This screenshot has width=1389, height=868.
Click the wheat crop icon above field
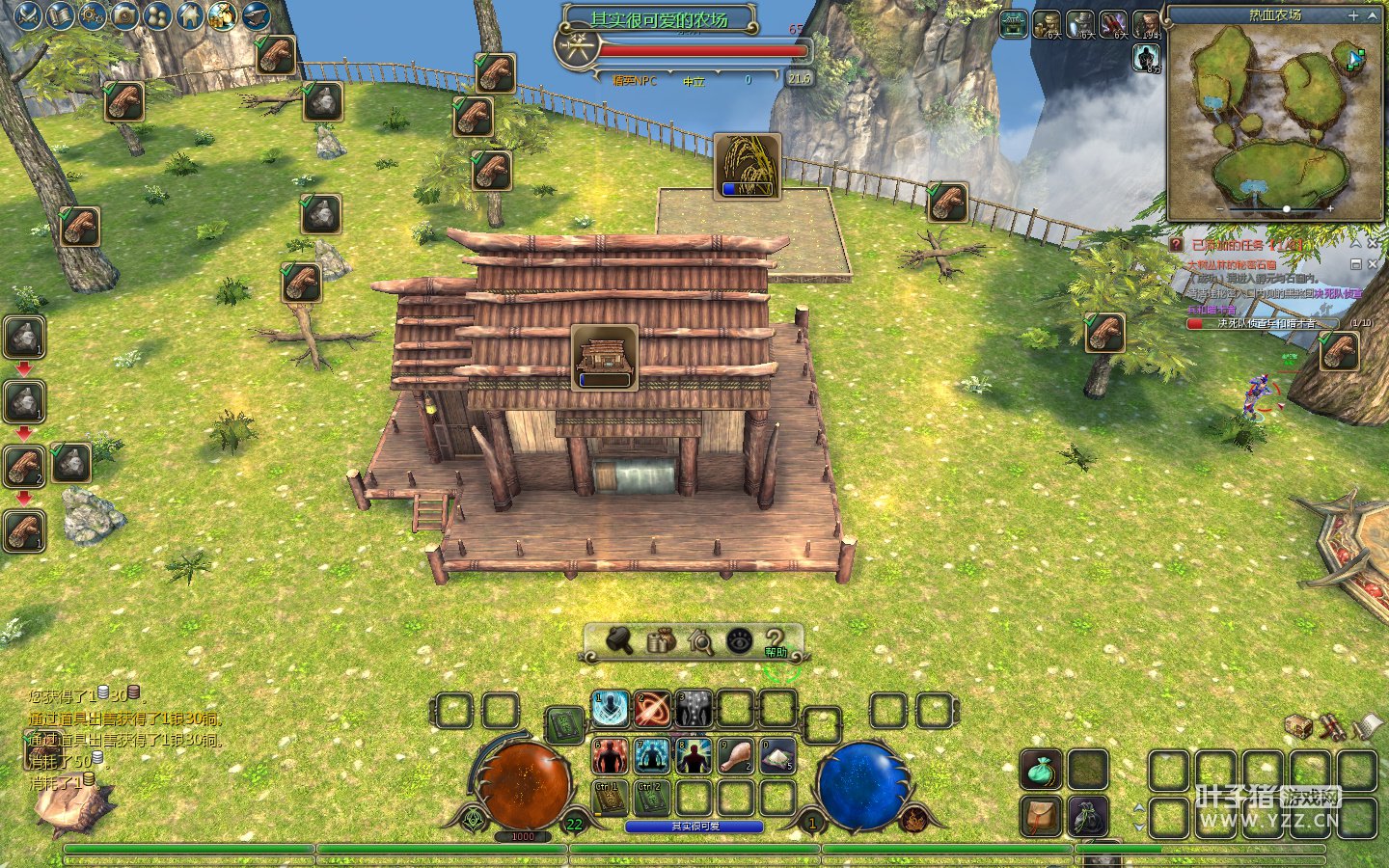[x=748, y=166]
